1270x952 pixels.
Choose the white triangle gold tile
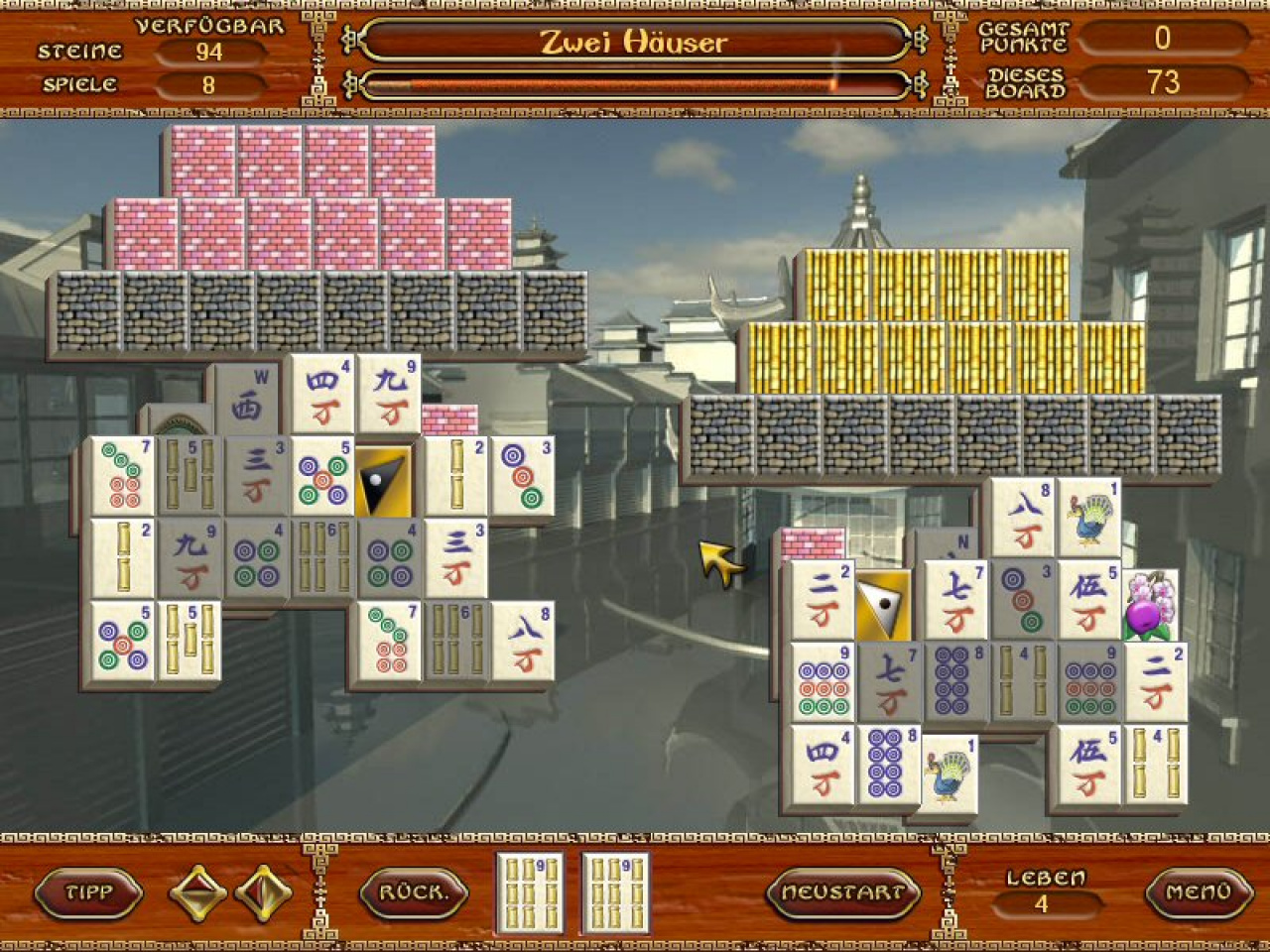pyautogui.click(x=884, y=605)
